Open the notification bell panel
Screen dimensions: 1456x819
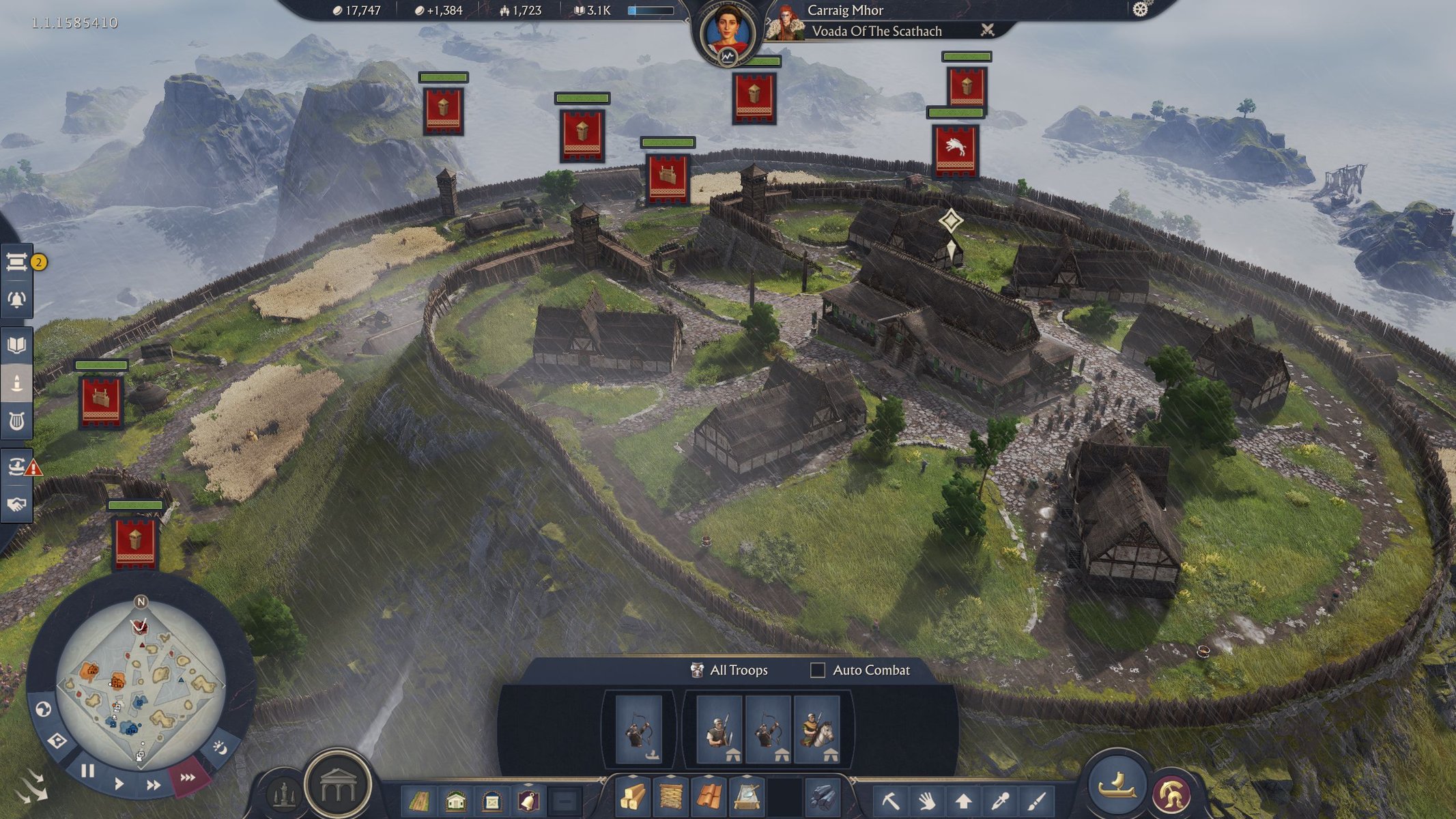coord(17,300)
